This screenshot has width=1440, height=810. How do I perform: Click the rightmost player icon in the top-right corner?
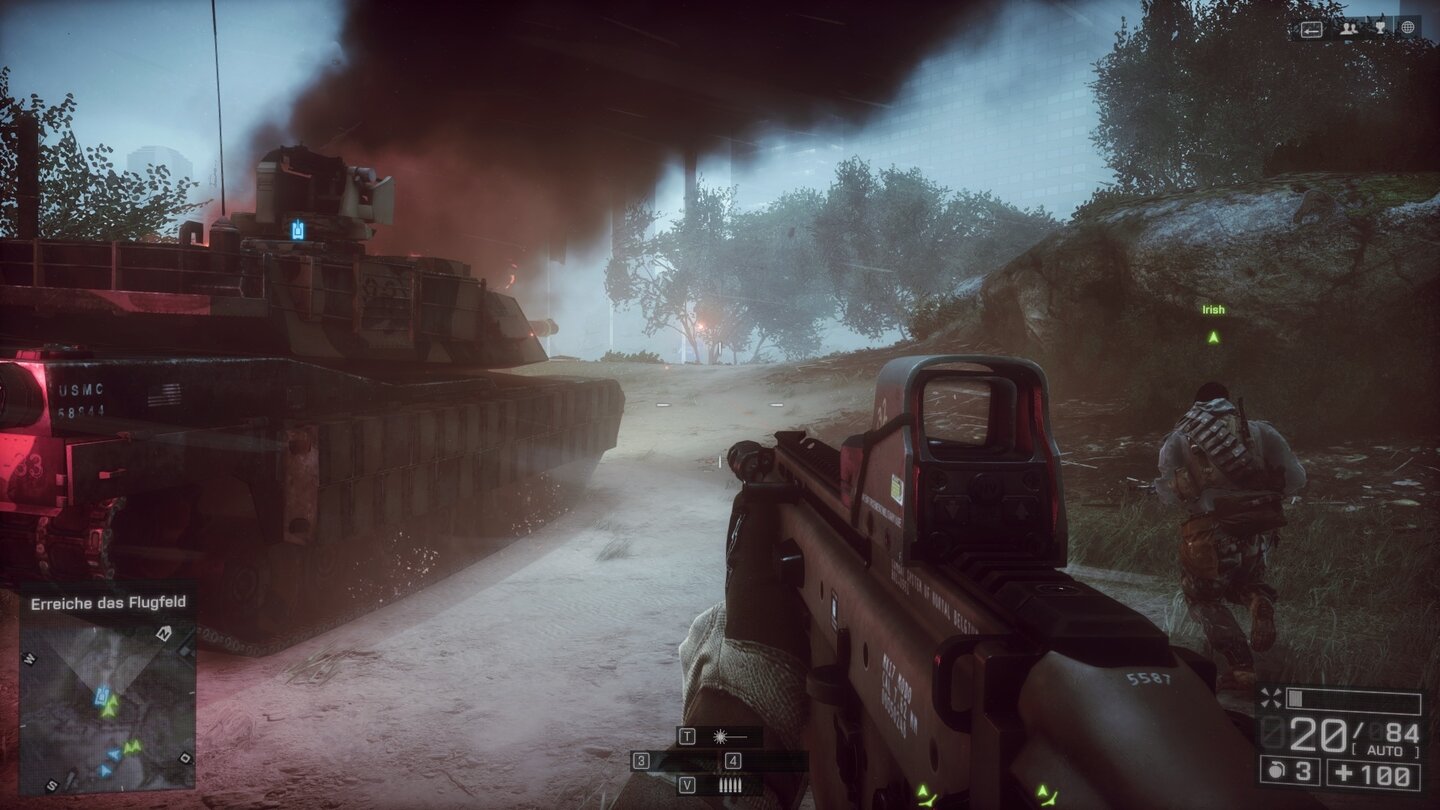[x=1408, y=28]
